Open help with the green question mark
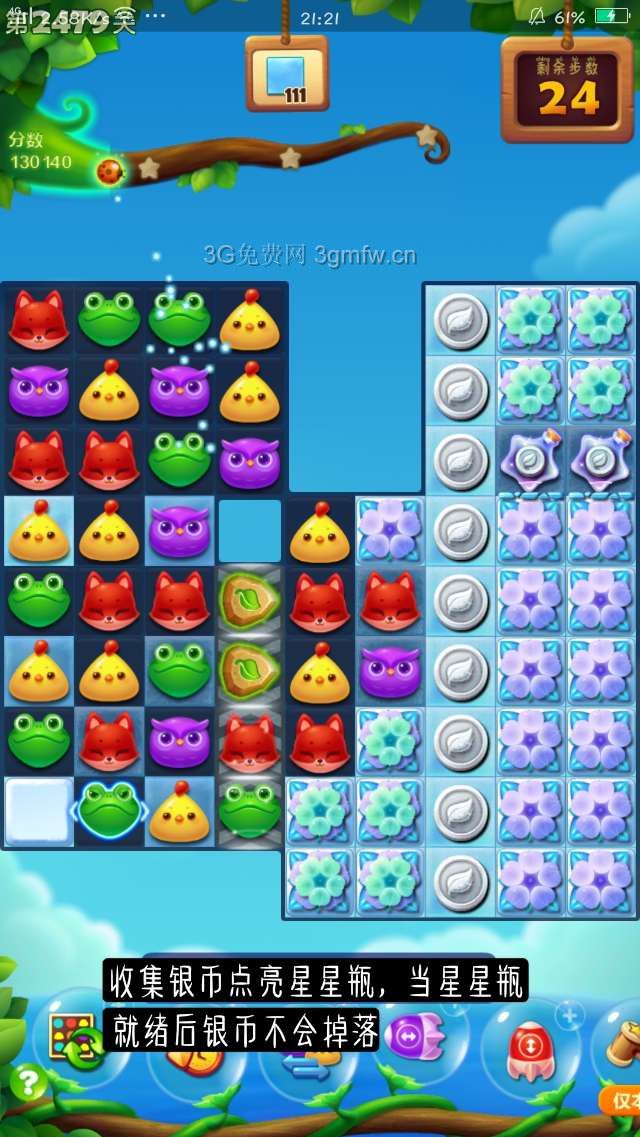The height and width of the screenshot is (1137, 640). point(27,1083)
